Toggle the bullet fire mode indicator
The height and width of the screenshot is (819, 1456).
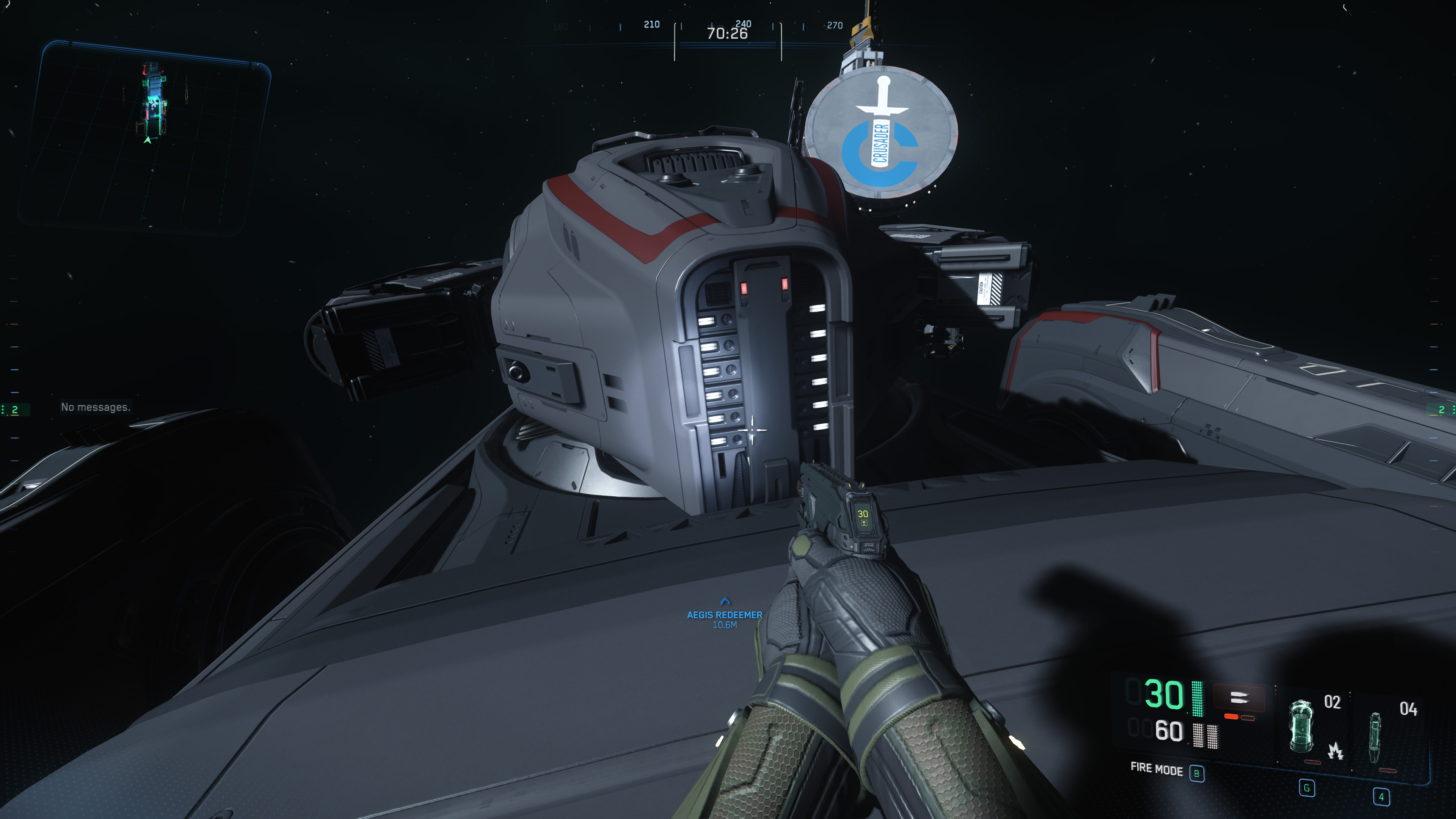click(1238, 698)
